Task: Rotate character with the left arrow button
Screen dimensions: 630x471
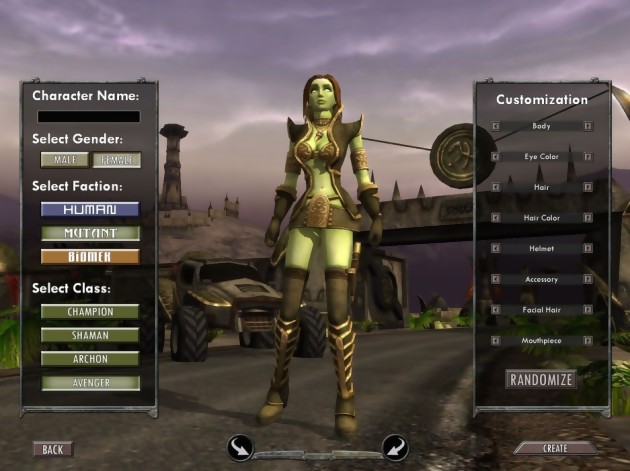Action: click(240, 447)
